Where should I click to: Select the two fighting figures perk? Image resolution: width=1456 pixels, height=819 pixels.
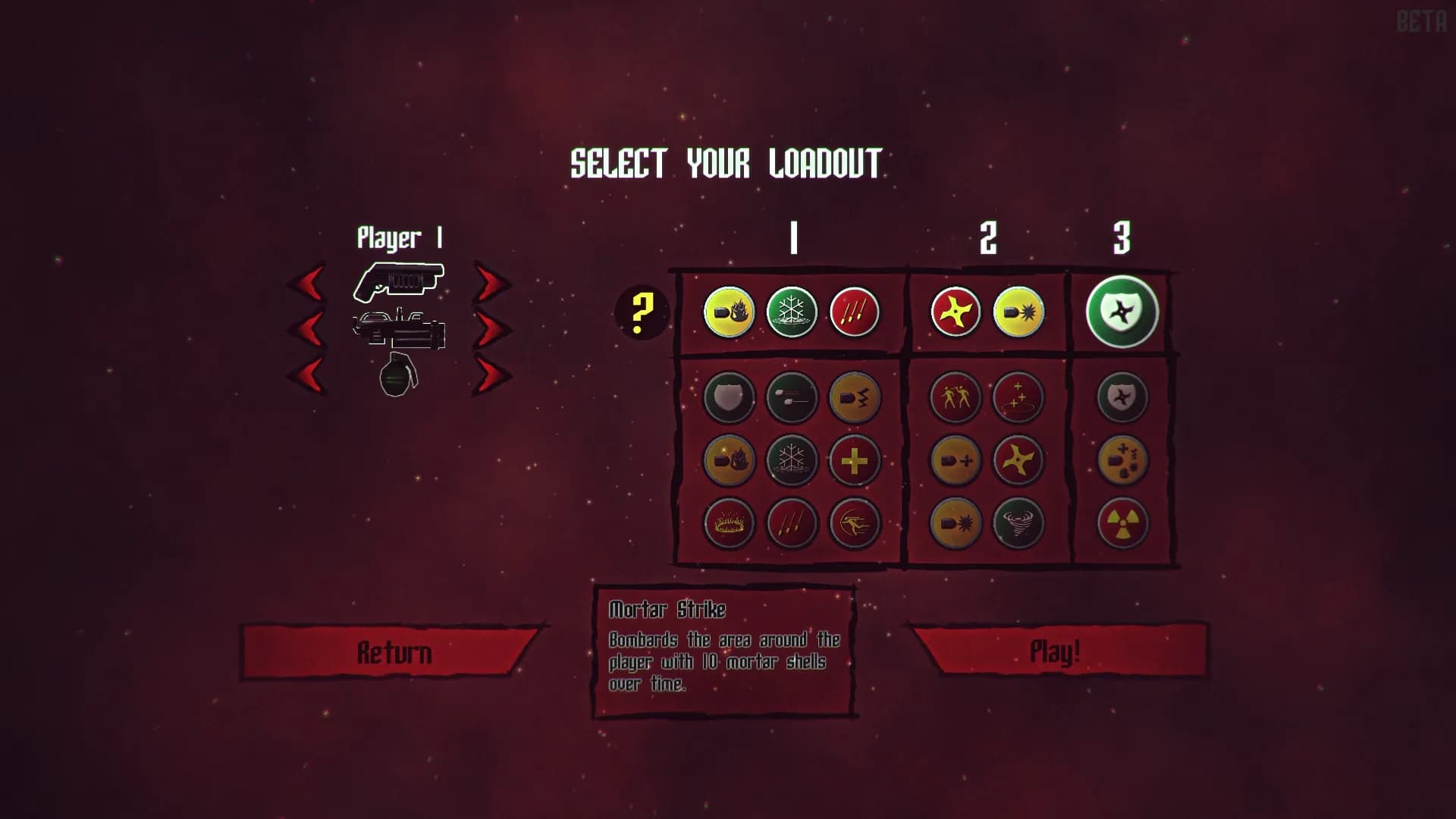pos(955,397)
